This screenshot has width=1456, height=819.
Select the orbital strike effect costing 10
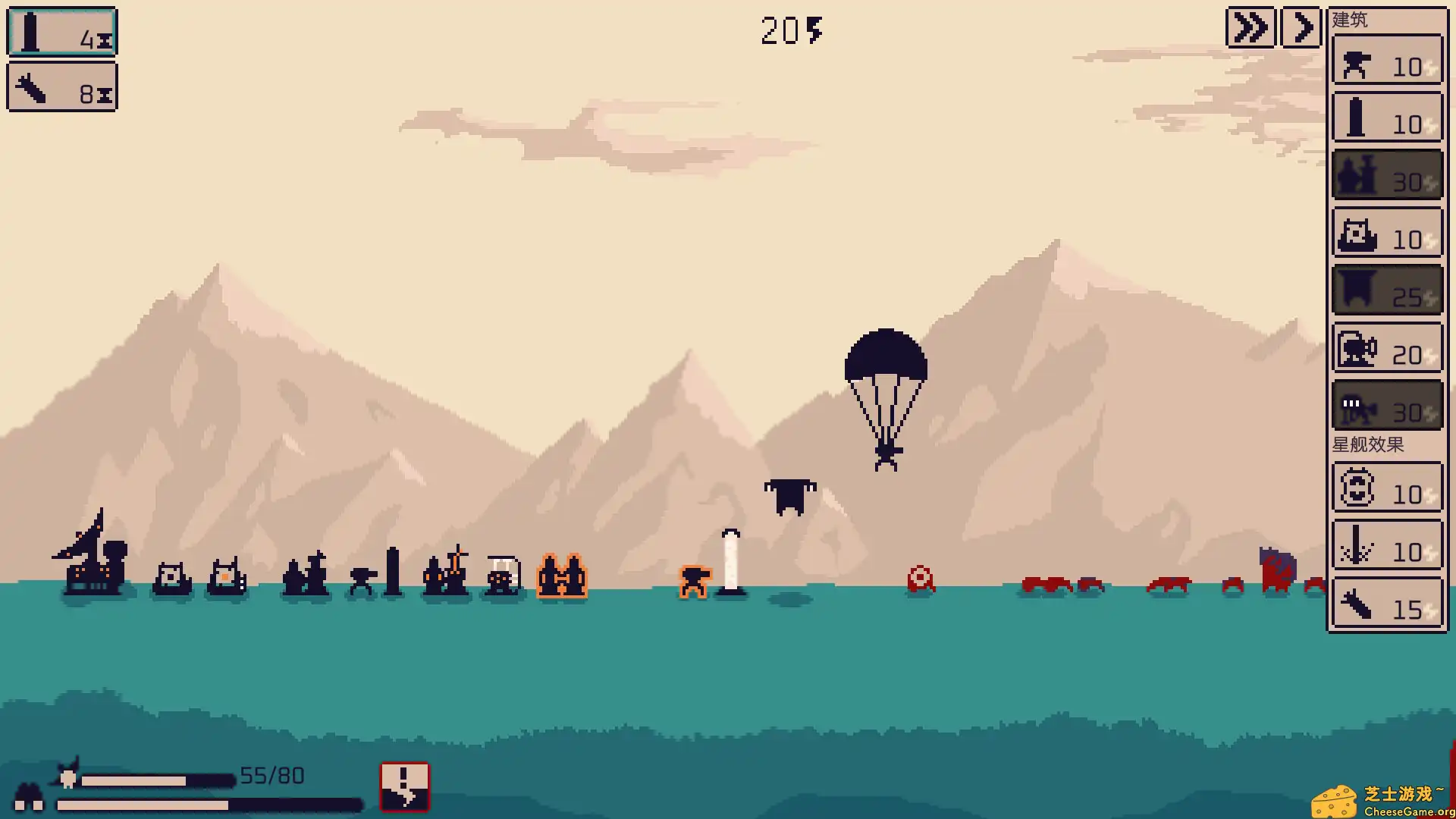(1386, 546)
